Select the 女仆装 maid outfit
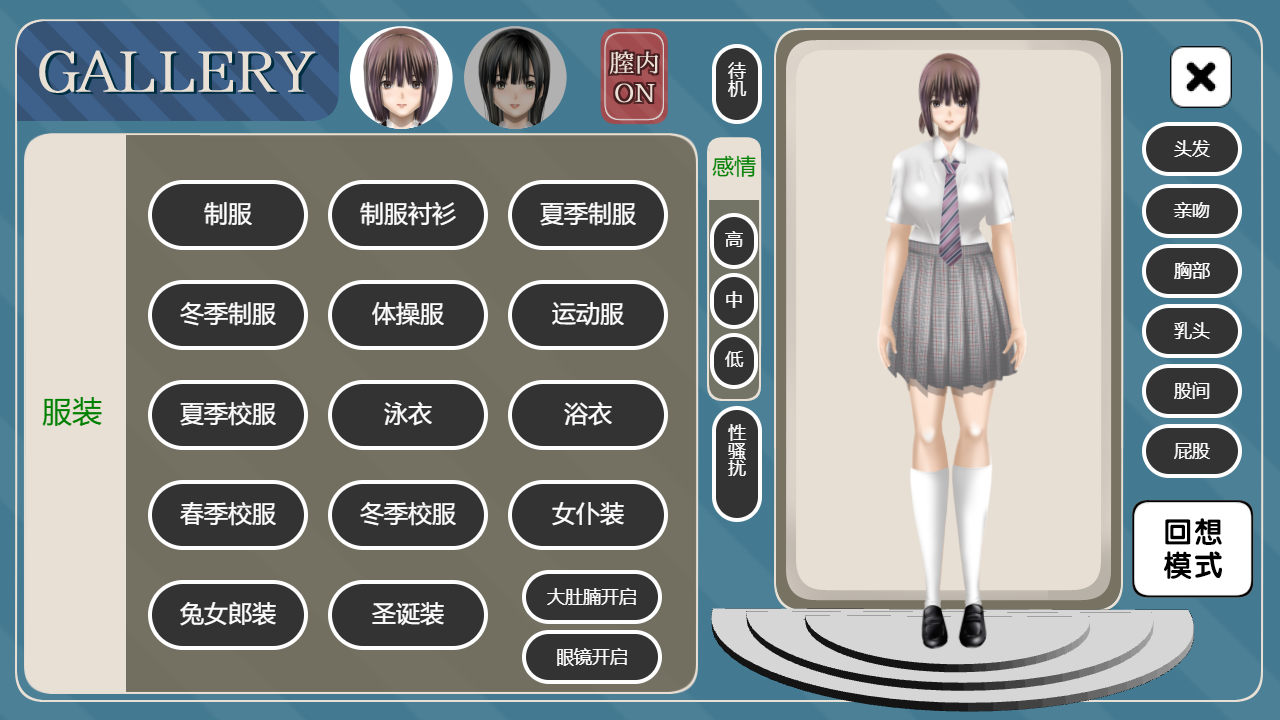1280x720 pixels. tap(588, 515)
